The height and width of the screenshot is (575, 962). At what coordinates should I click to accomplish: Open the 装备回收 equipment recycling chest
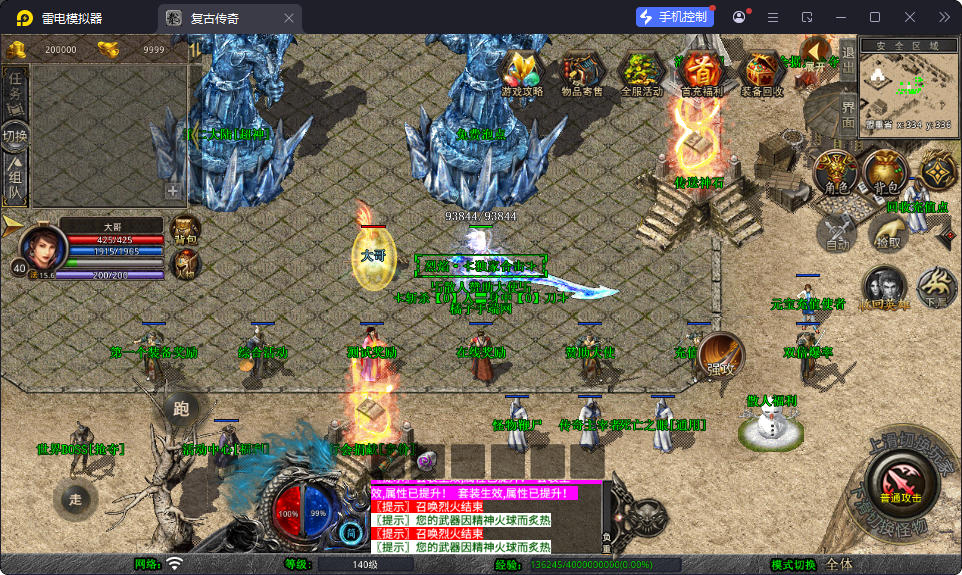[765, 72]
